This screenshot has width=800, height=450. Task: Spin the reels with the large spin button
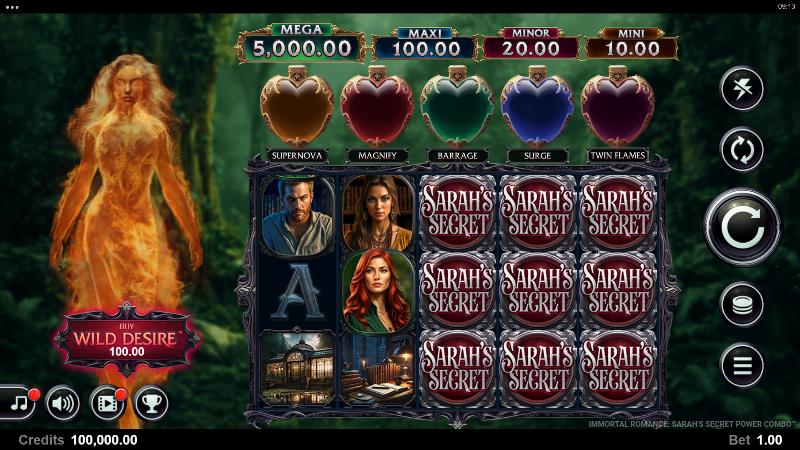click(741, 227)
